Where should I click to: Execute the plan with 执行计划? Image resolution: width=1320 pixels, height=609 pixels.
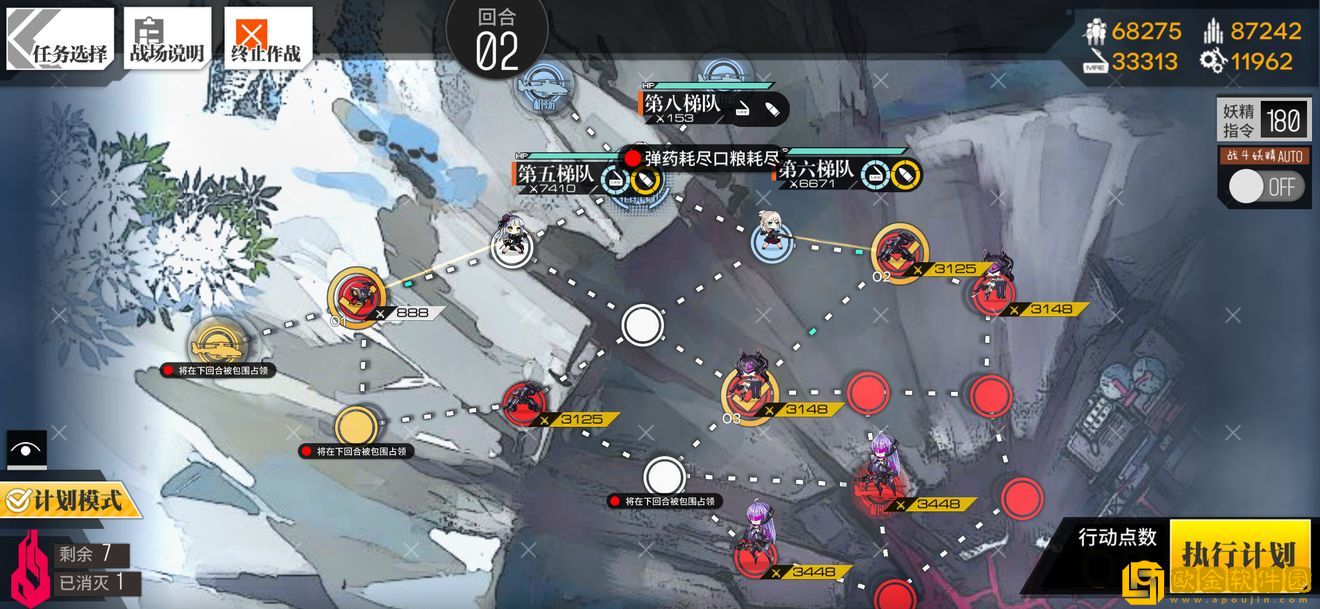coord(1239,554)
